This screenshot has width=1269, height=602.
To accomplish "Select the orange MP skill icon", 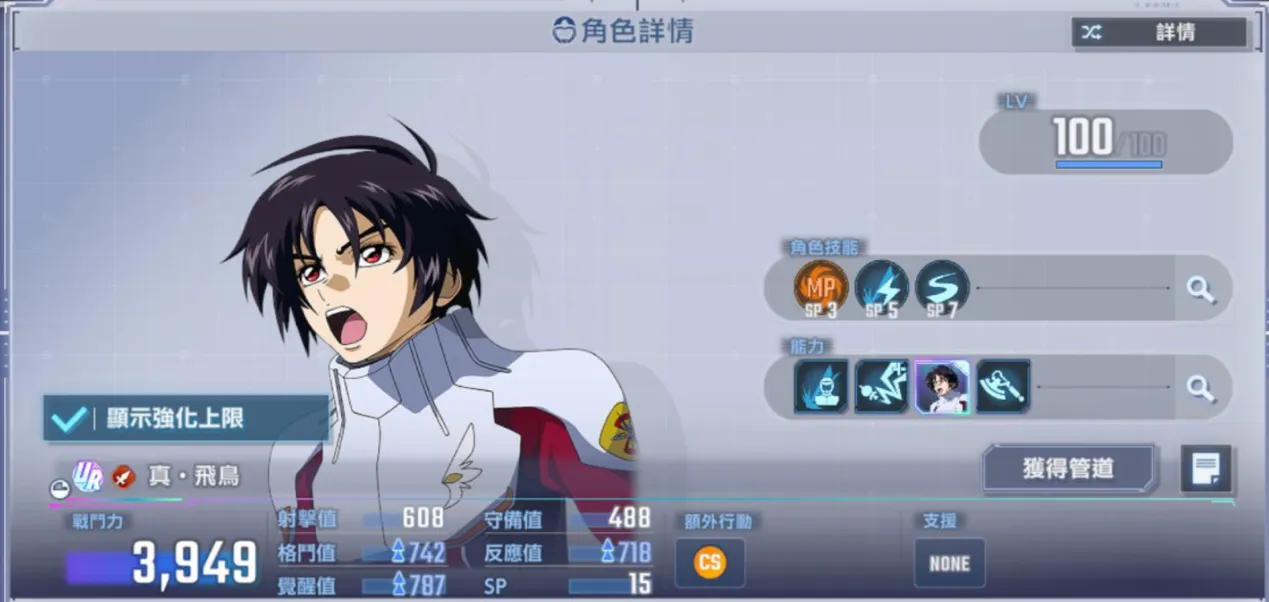I will click(821, 288).
